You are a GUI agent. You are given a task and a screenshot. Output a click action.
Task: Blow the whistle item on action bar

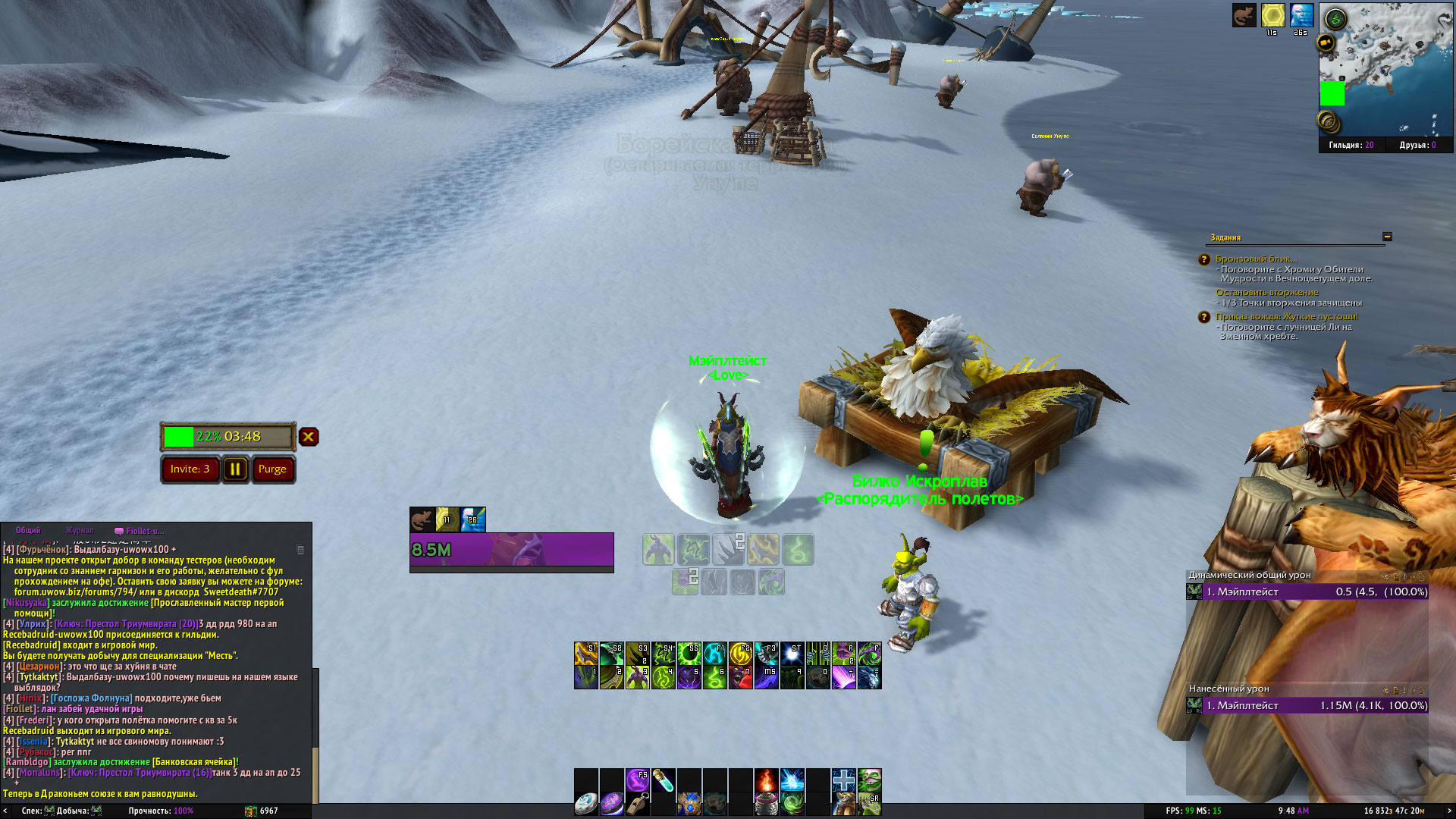tap(637, 803)
